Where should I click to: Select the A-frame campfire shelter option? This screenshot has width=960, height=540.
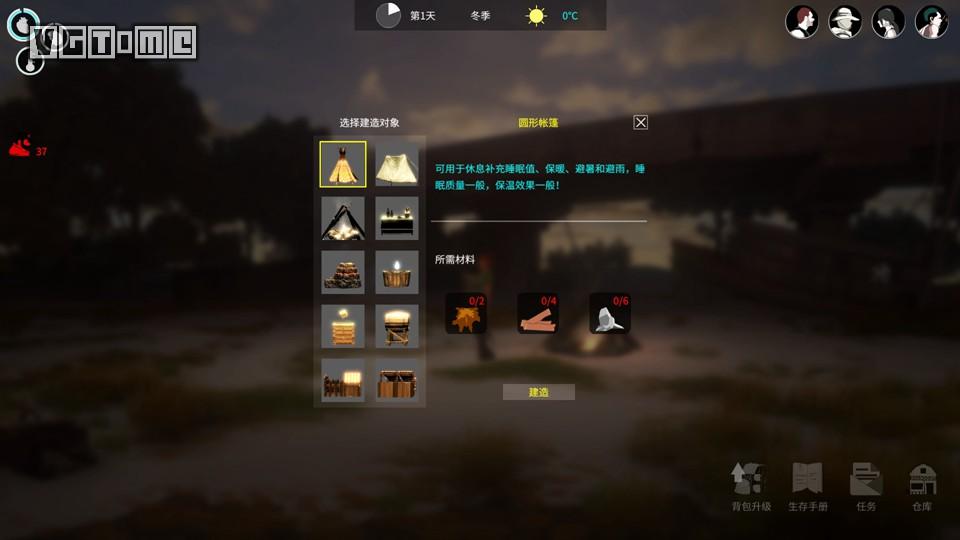pyautogui.click(x=343, y=218)
